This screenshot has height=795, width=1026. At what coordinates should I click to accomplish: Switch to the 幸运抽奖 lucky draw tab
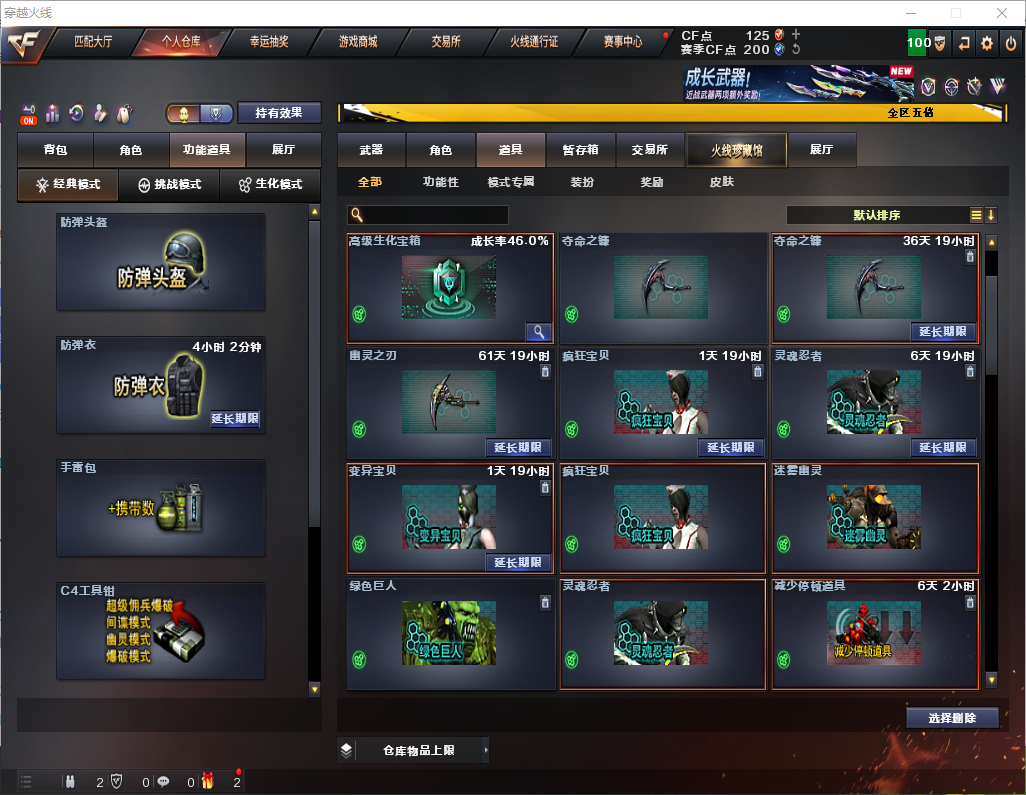pos(268,43)
